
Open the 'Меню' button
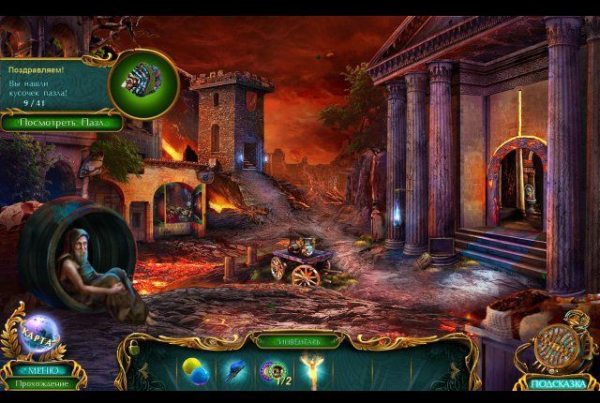[43, 368]
